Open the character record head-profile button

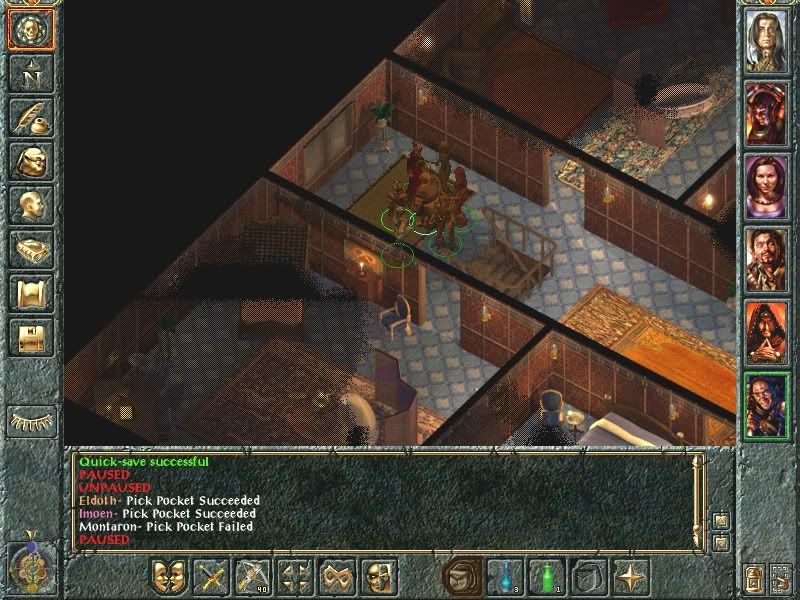[31, 205]
